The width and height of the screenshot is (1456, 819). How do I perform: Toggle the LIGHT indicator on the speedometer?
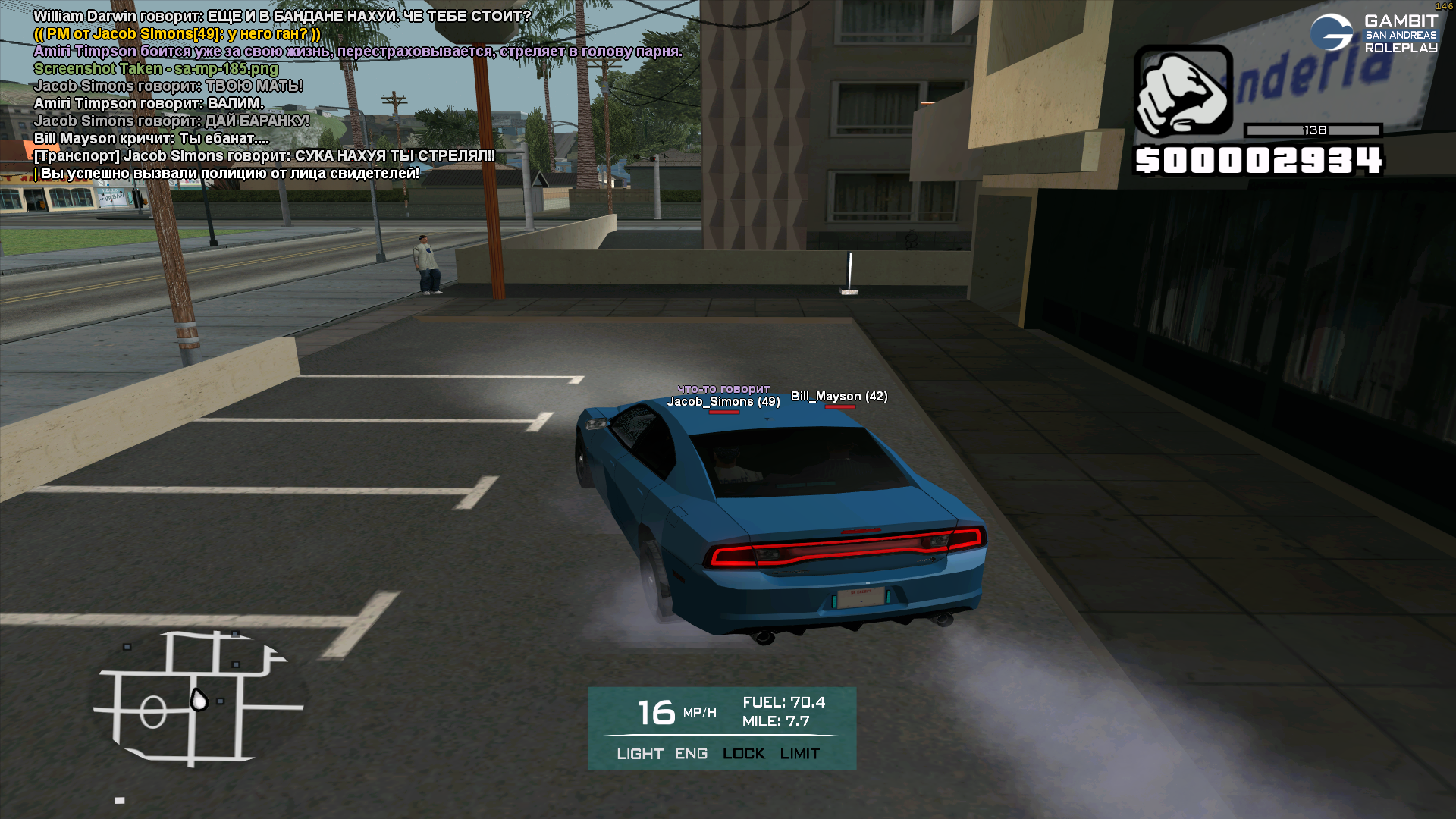coord(639,754)
